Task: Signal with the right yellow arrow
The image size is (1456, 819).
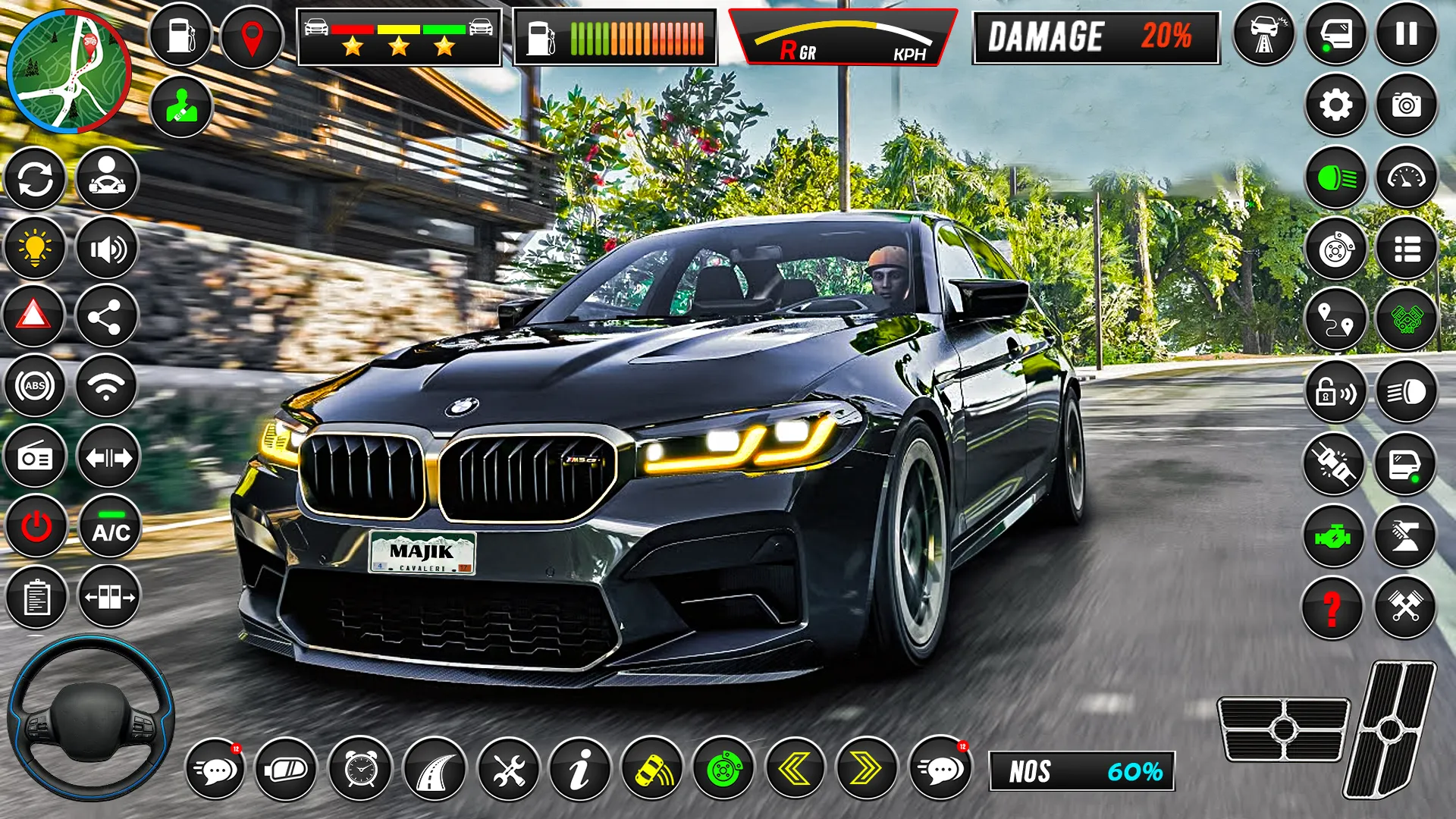Action: click(x=866, y=770)
